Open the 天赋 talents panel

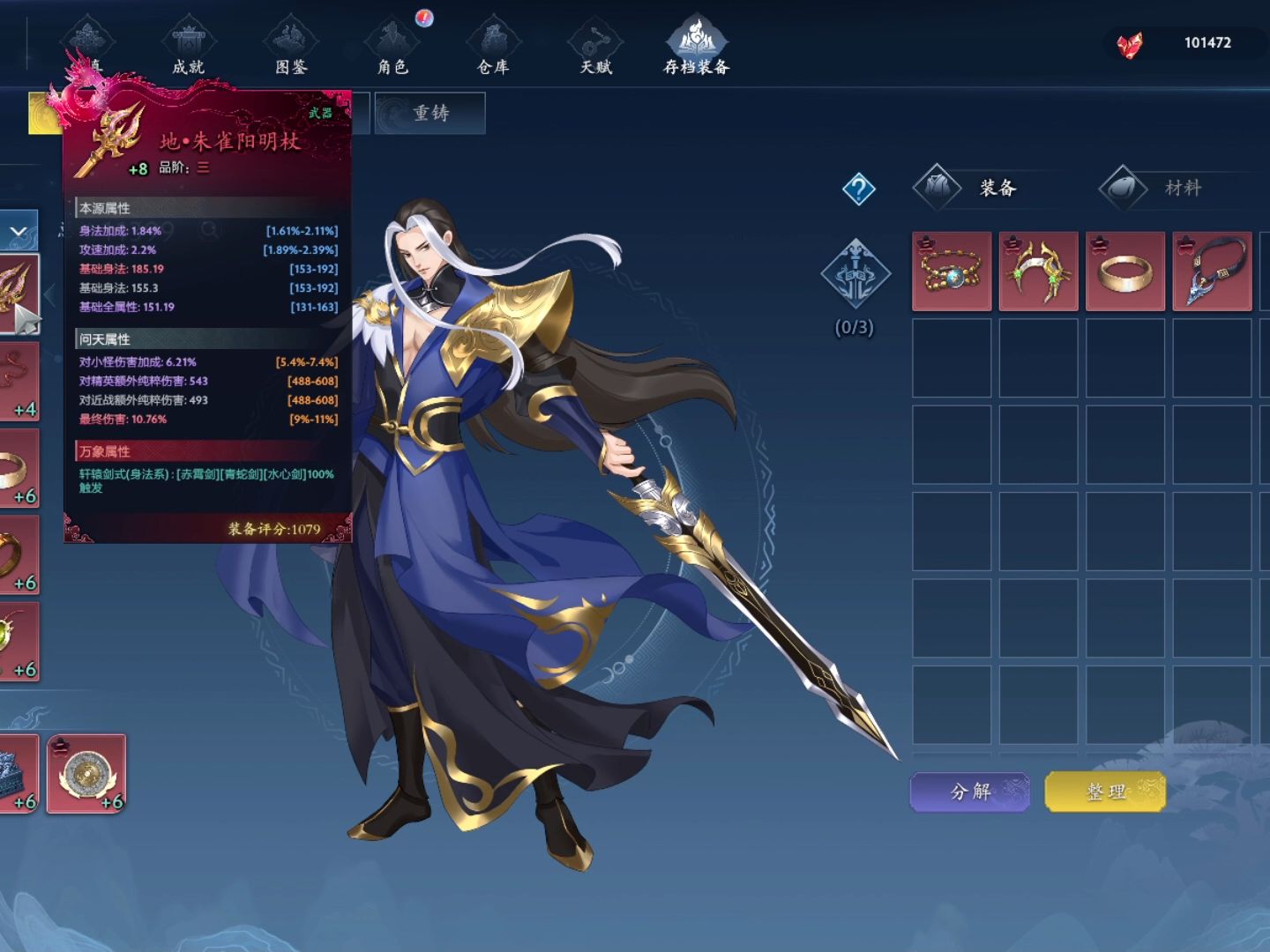point(596,53)
